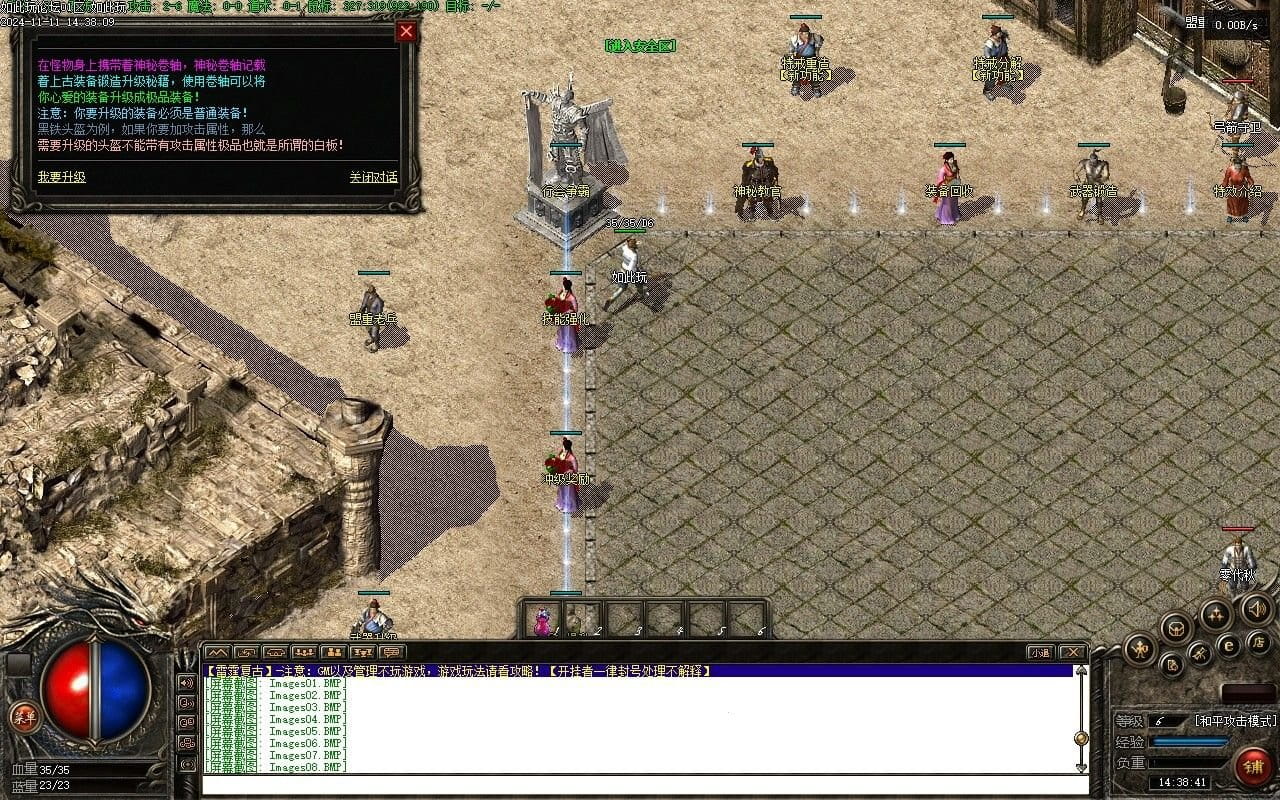
Task: Toggle the small speaker chat channel button
Action: 186,683
